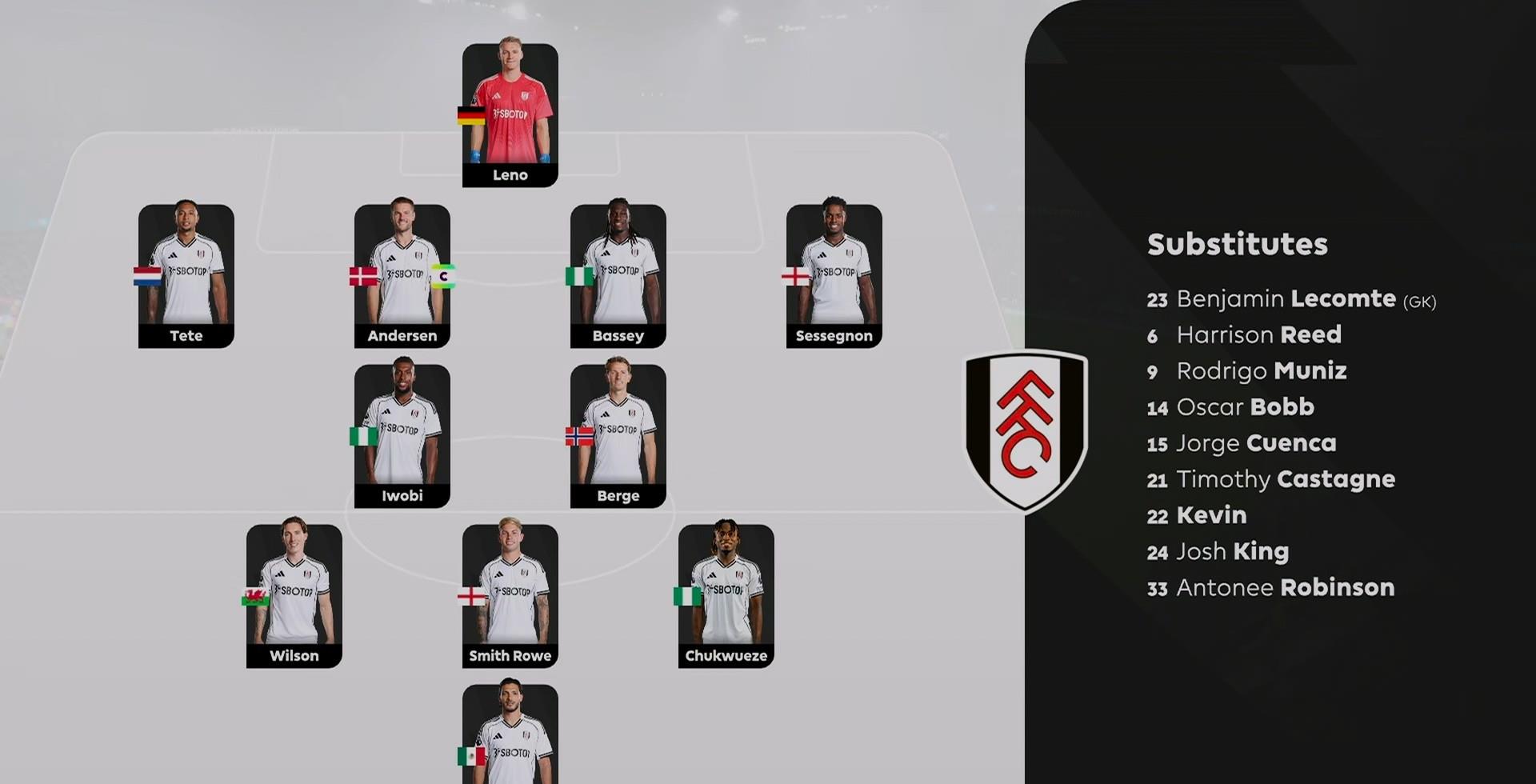Choose Iwobi's midfield card
1536x784 pixels.
402,436
